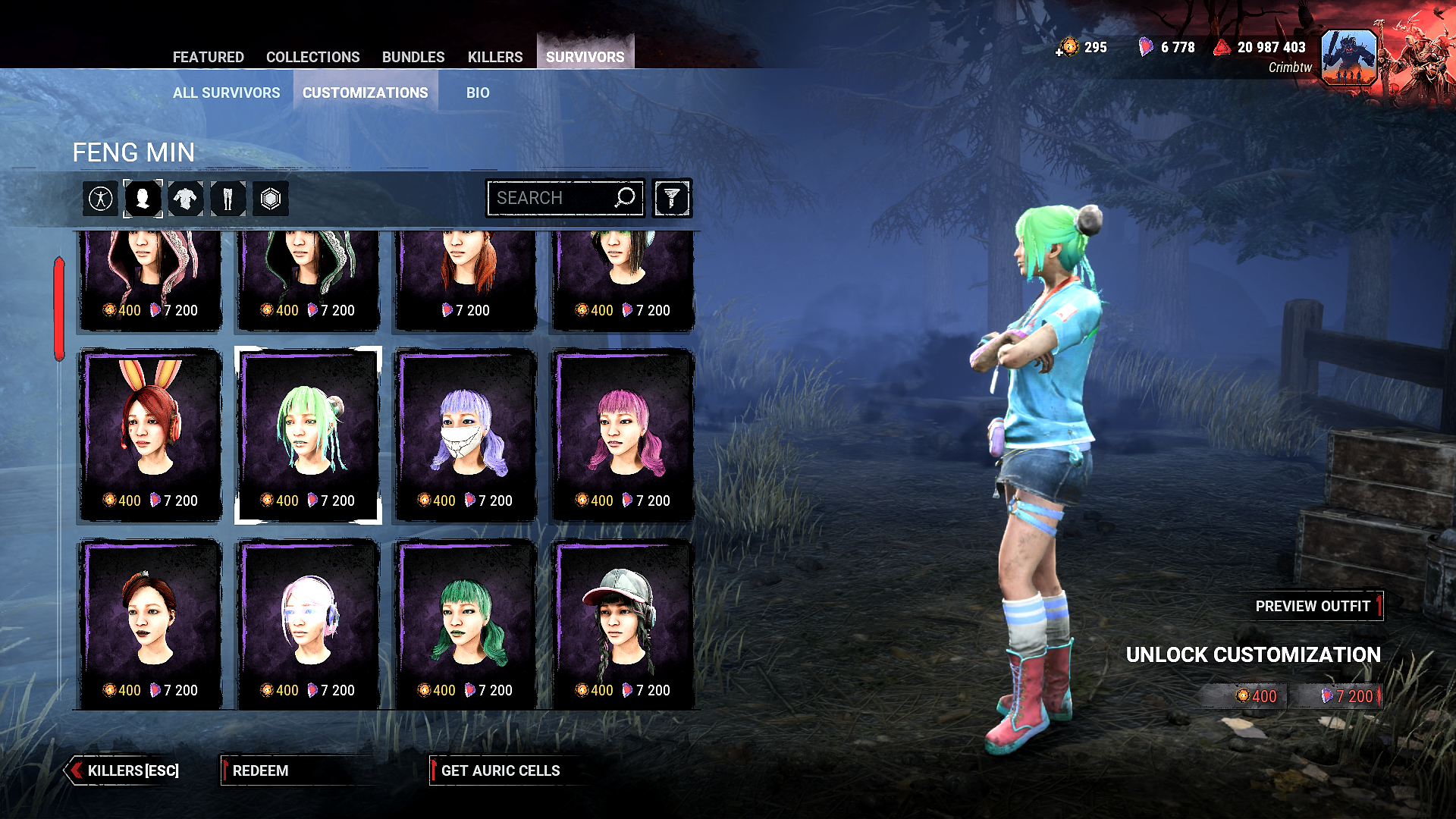This screenshot has width=1456, height=819.
Task: Open the Featured store tab
Action: [208, 57]
